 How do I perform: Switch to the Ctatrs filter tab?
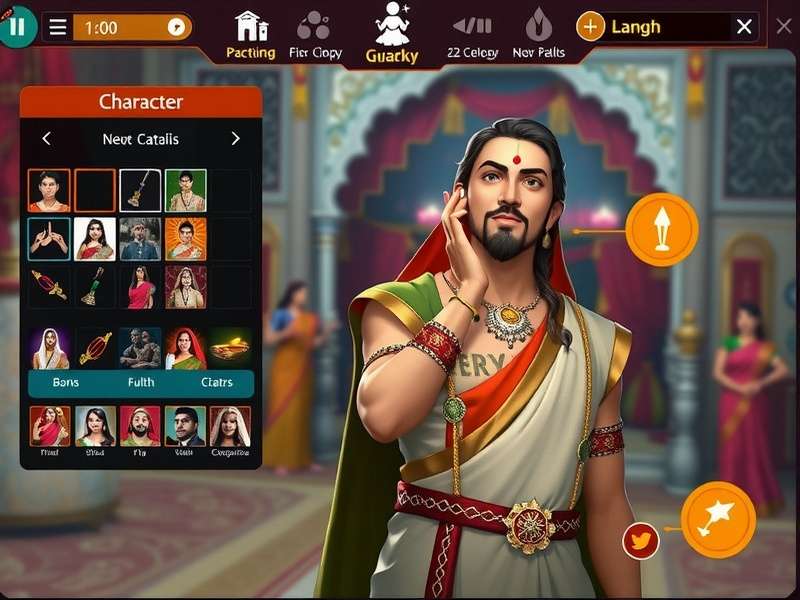click(216, 383)
